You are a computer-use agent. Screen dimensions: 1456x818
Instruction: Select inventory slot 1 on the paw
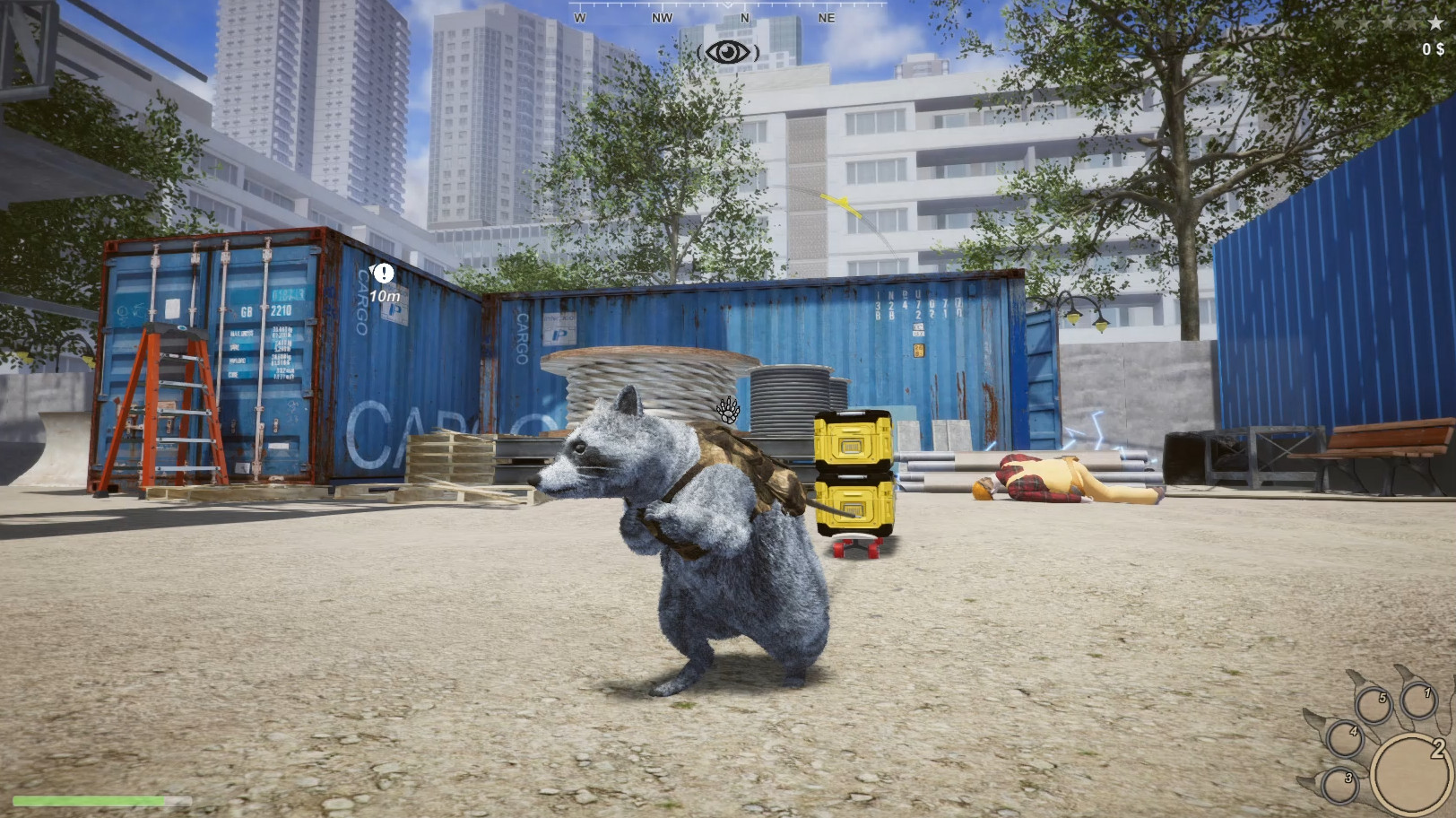[x=1420, y=701]
